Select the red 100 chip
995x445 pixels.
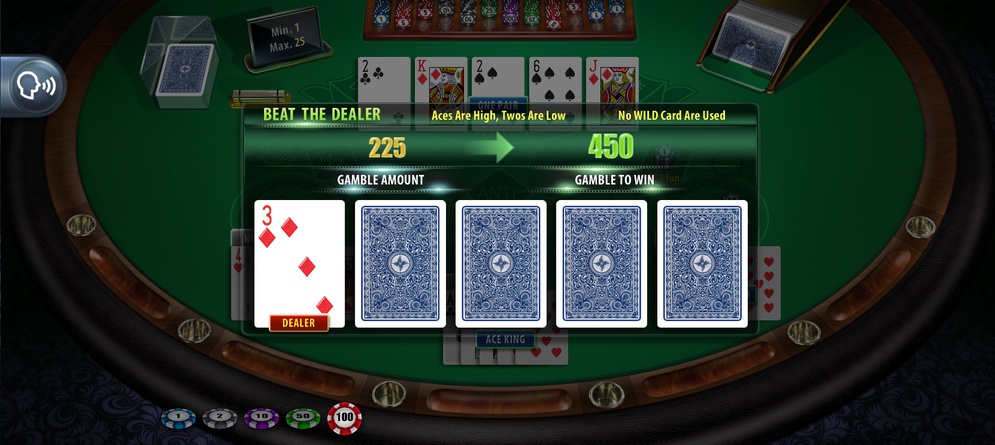click(x=344, y=418)
